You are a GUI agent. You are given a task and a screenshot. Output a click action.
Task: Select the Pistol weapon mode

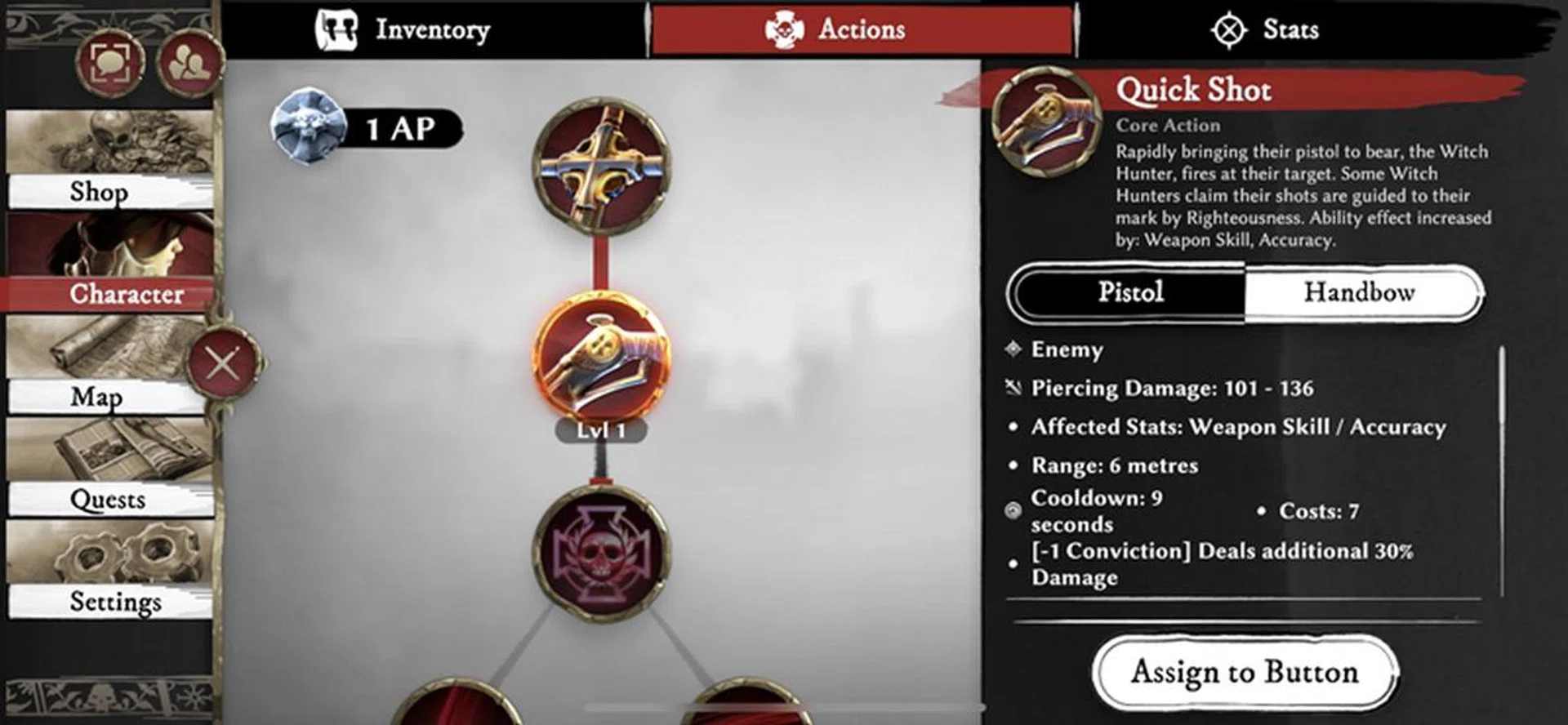coord(1131,292)
